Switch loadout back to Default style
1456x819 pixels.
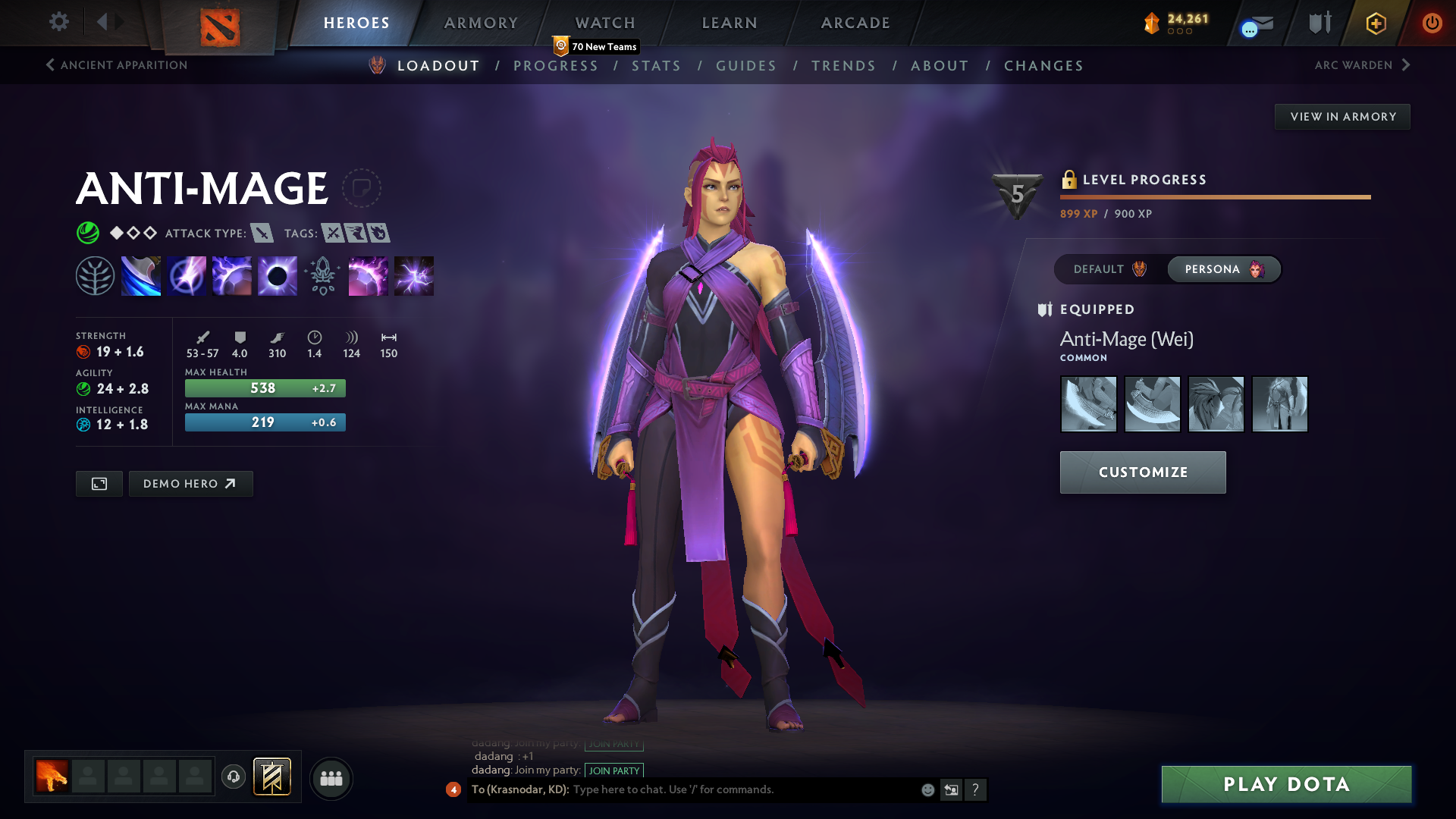coord(1107,269)
